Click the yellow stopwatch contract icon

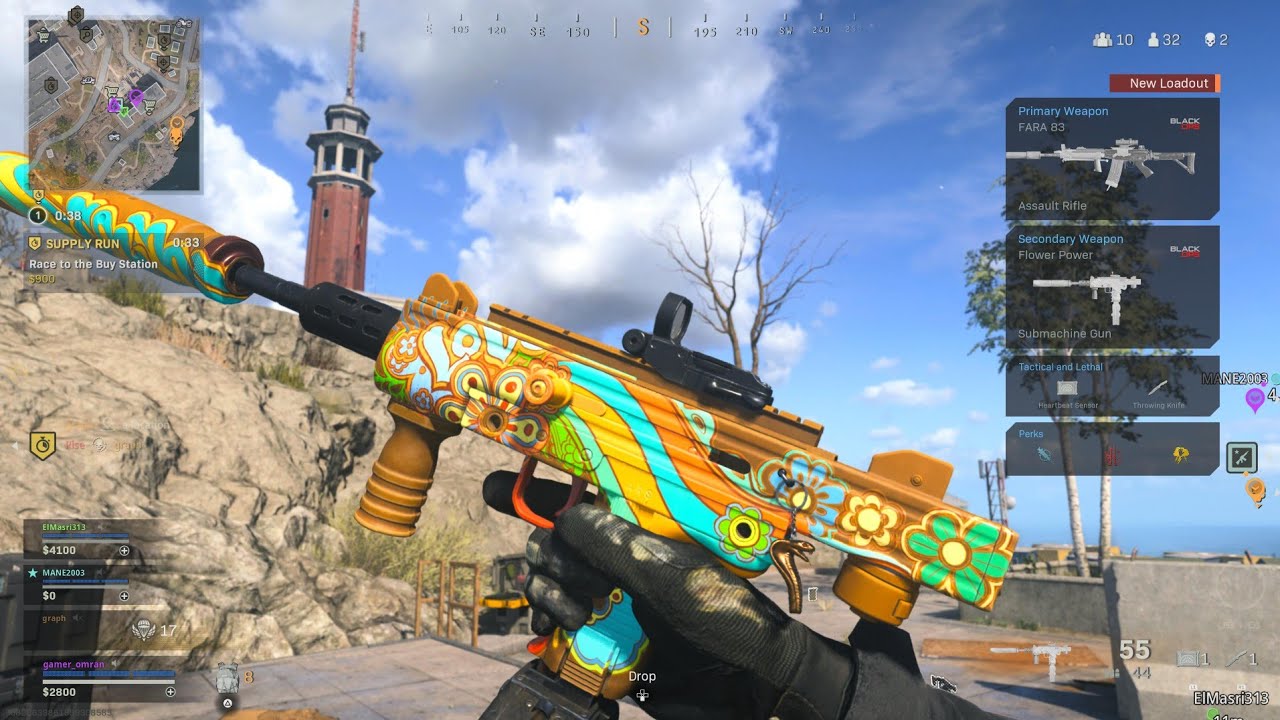(42, 445)
